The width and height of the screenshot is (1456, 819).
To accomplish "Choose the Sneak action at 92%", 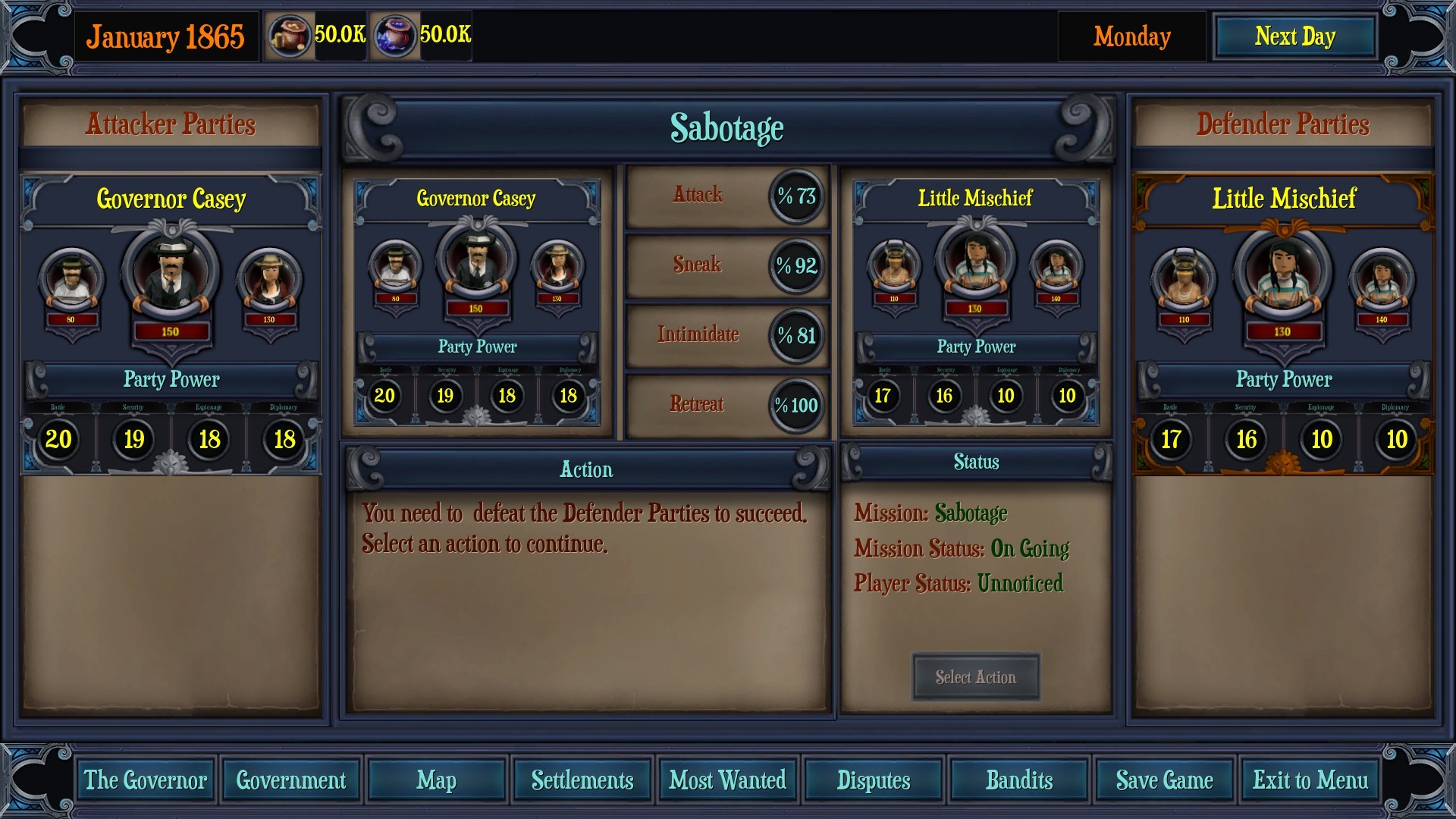I will pyautogui.click(x=726, y=265).
